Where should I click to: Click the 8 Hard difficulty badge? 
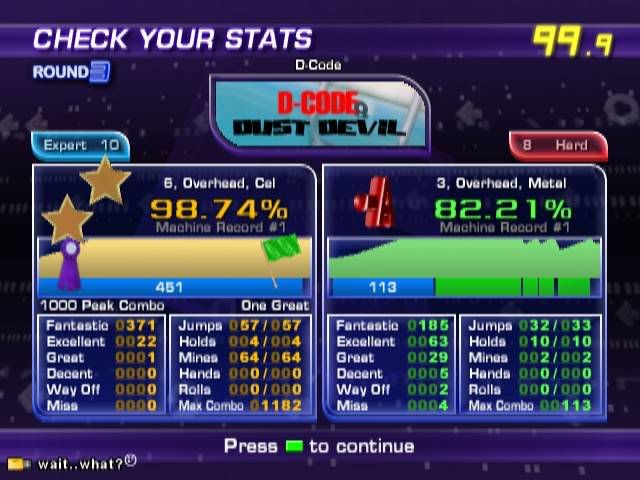(x=557, y=146)
